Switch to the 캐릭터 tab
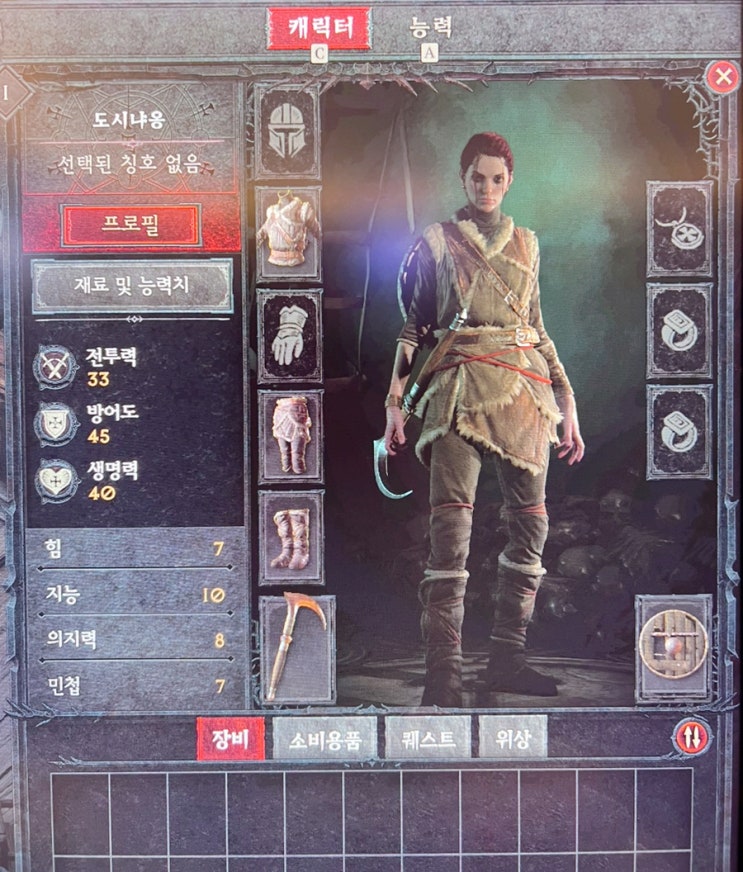Screen dimensions: 743x872 pyautogui.click(x=318, y=29)
